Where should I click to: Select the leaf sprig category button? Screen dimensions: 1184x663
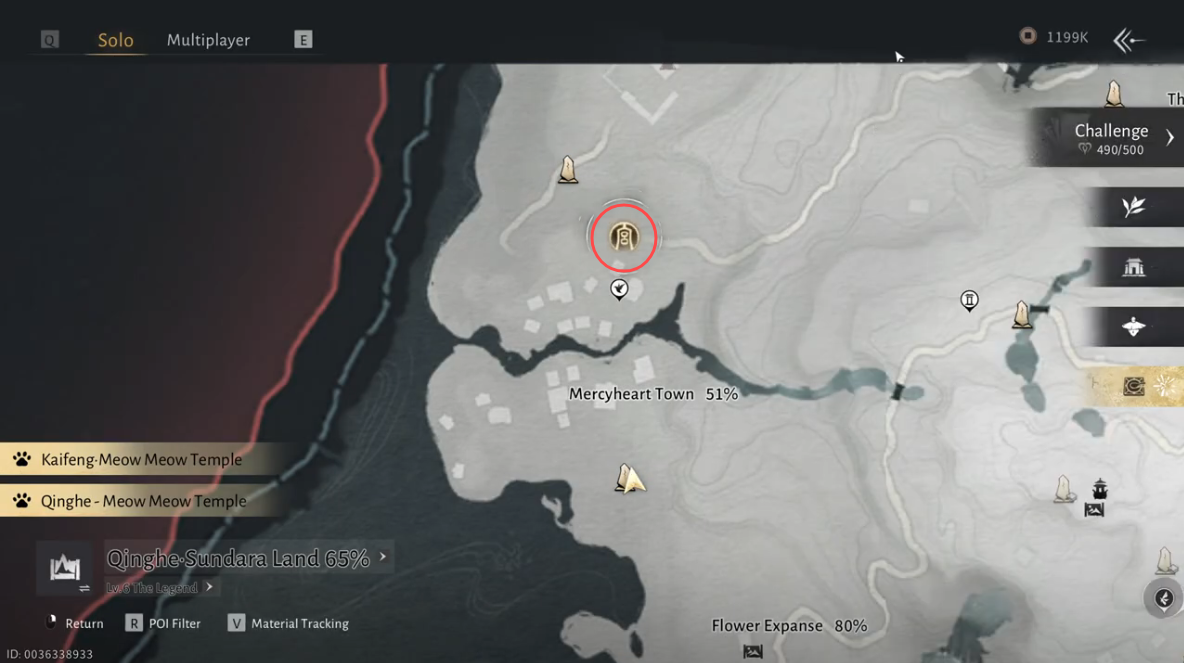1134,207
